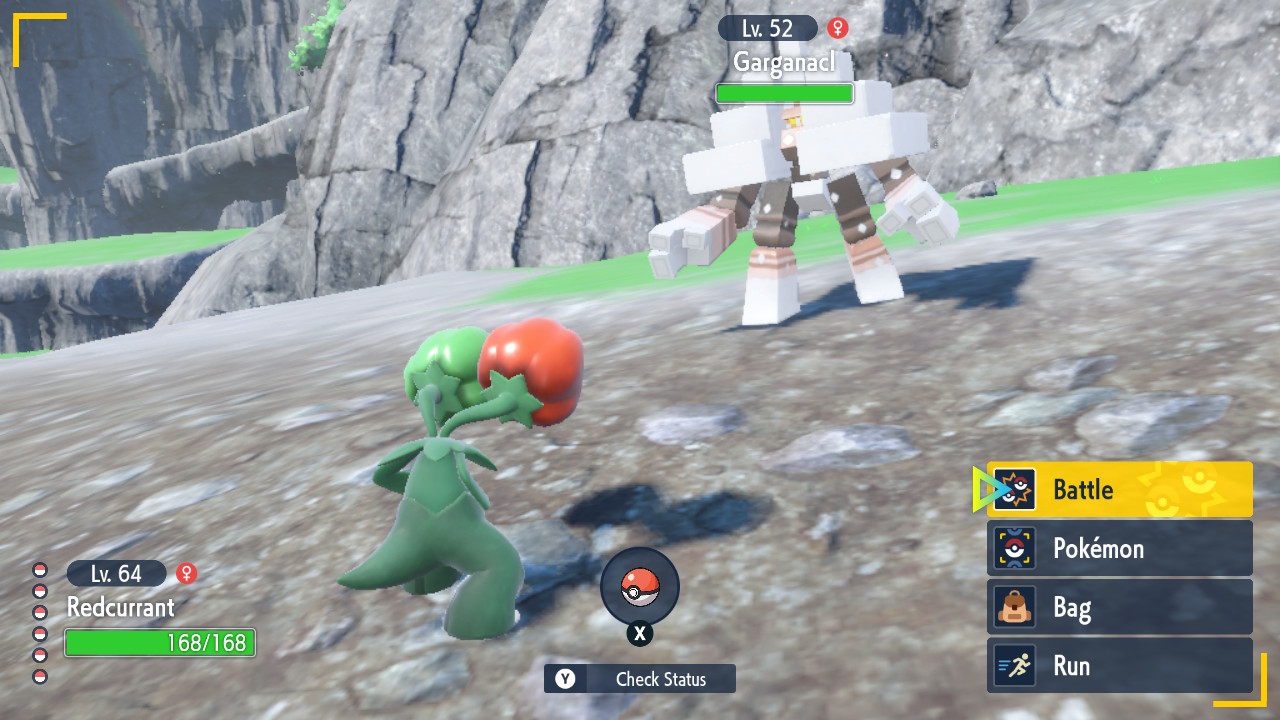The image size is (1280, 720).
Task: Choose Run to flee the battle
Action: [x=1119, y=666]
